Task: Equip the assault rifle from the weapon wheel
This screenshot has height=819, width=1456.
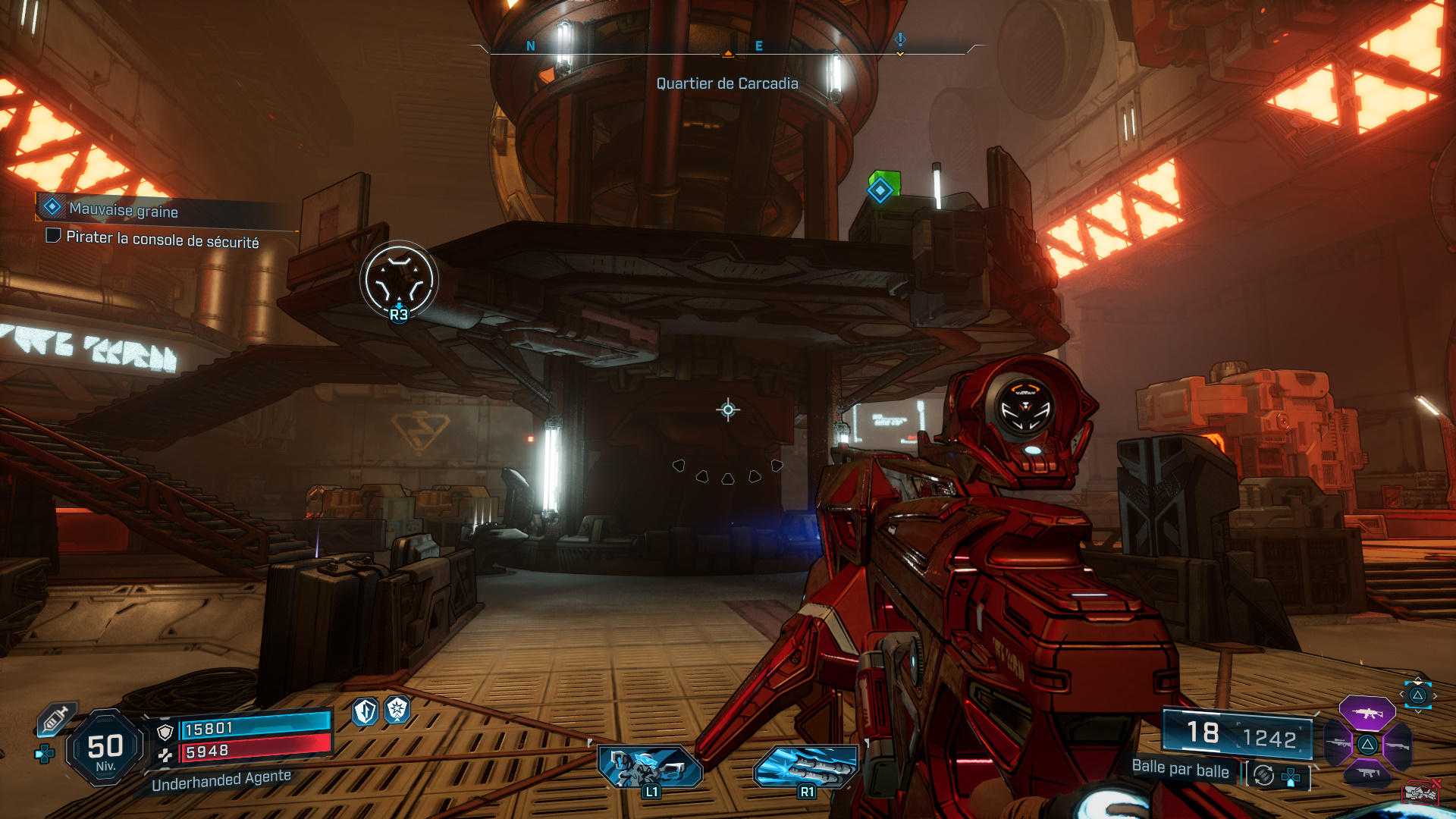Action: [1367, 714]
